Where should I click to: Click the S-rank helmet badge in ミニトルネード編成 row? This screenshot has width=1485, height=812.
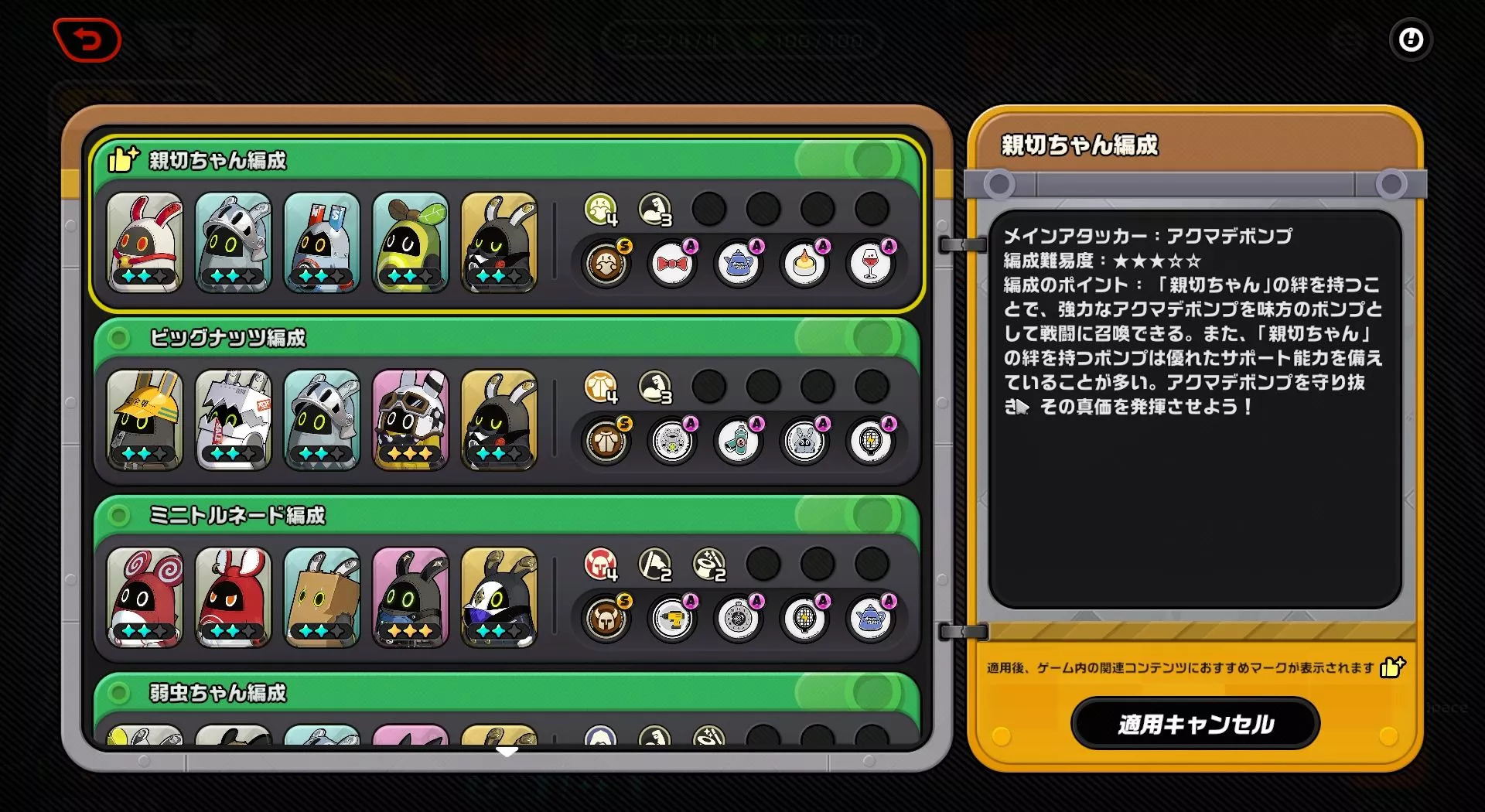pos(607,619)
